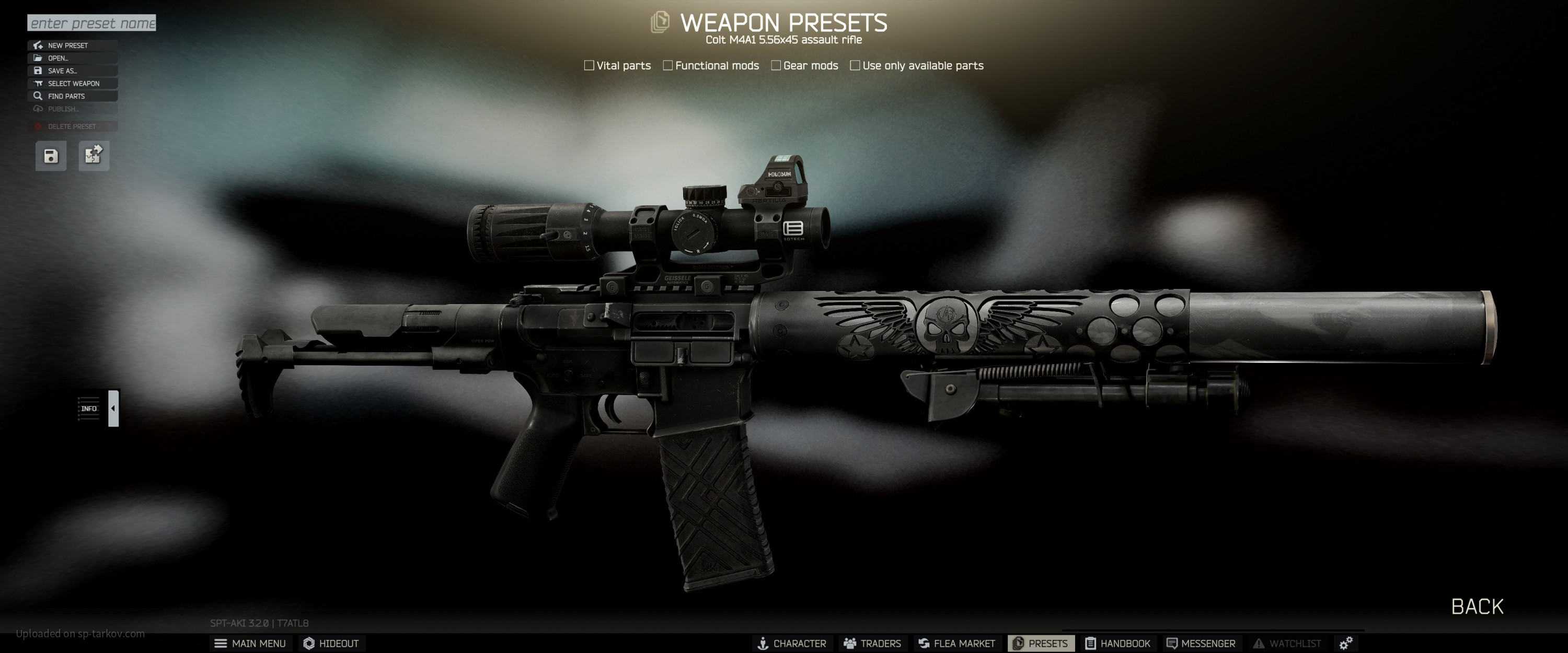Go back with the BACK button
Screen dimensions: 1568x653
point(1477,606)
